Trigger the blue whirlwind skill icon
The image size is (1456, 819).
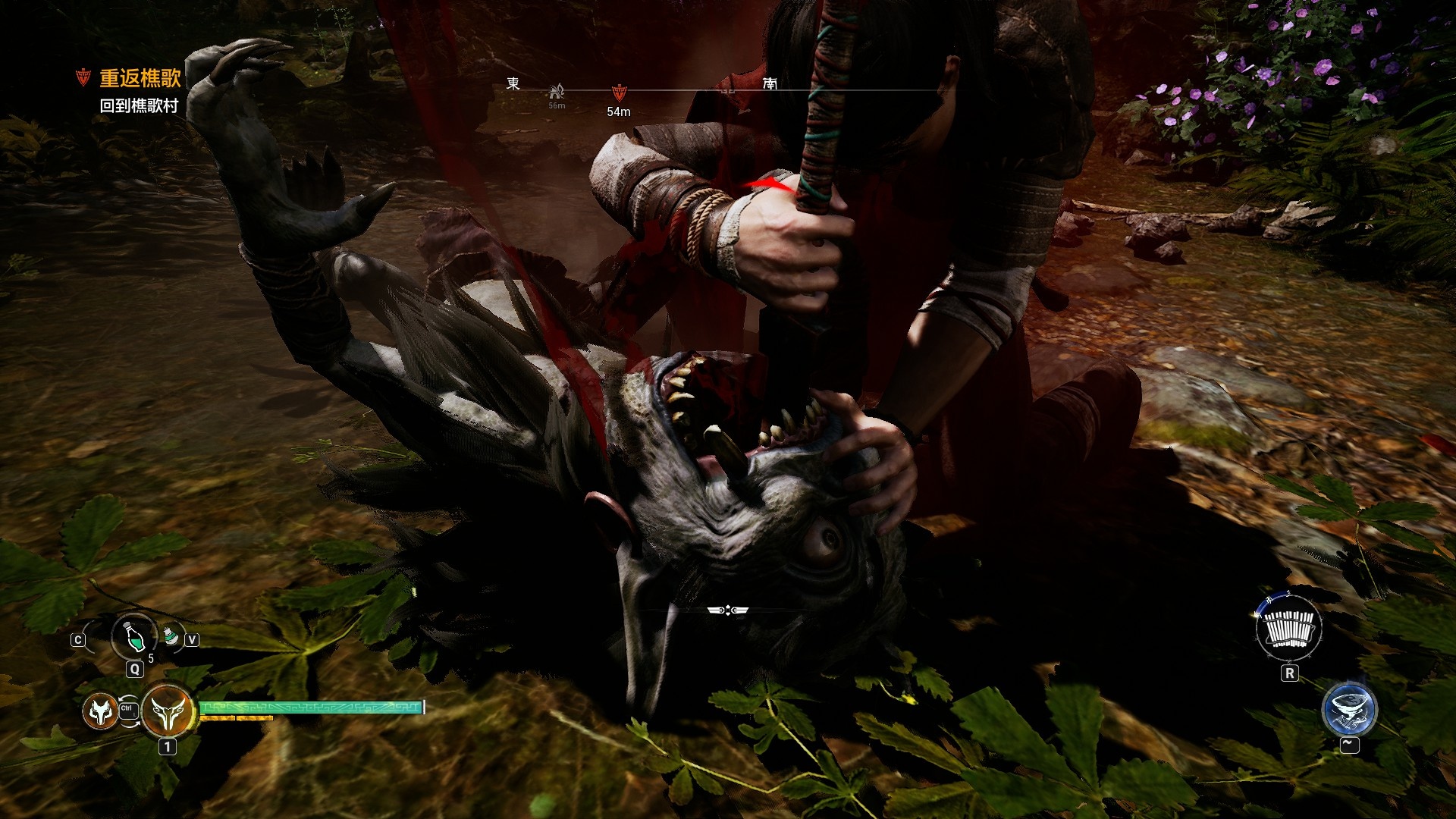click(x=1349, y=710)
